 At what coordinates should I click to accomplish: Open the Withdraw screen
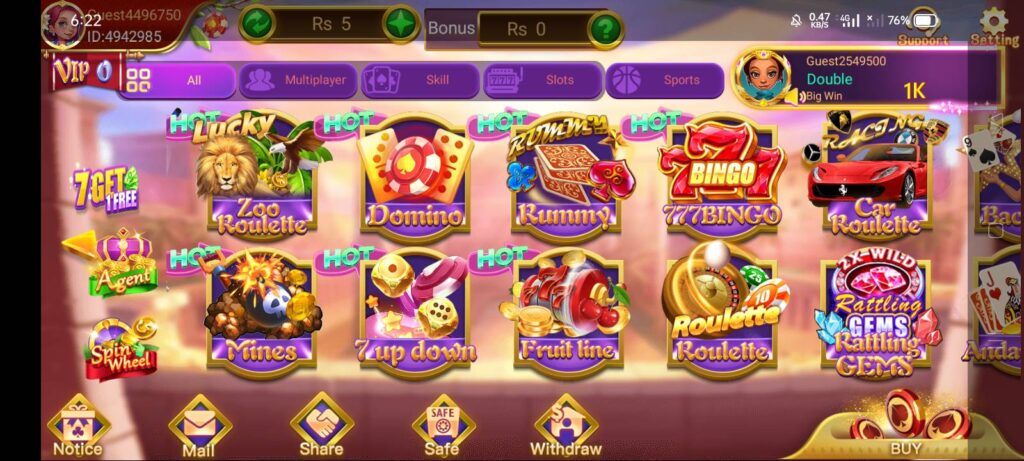(566, 425)
